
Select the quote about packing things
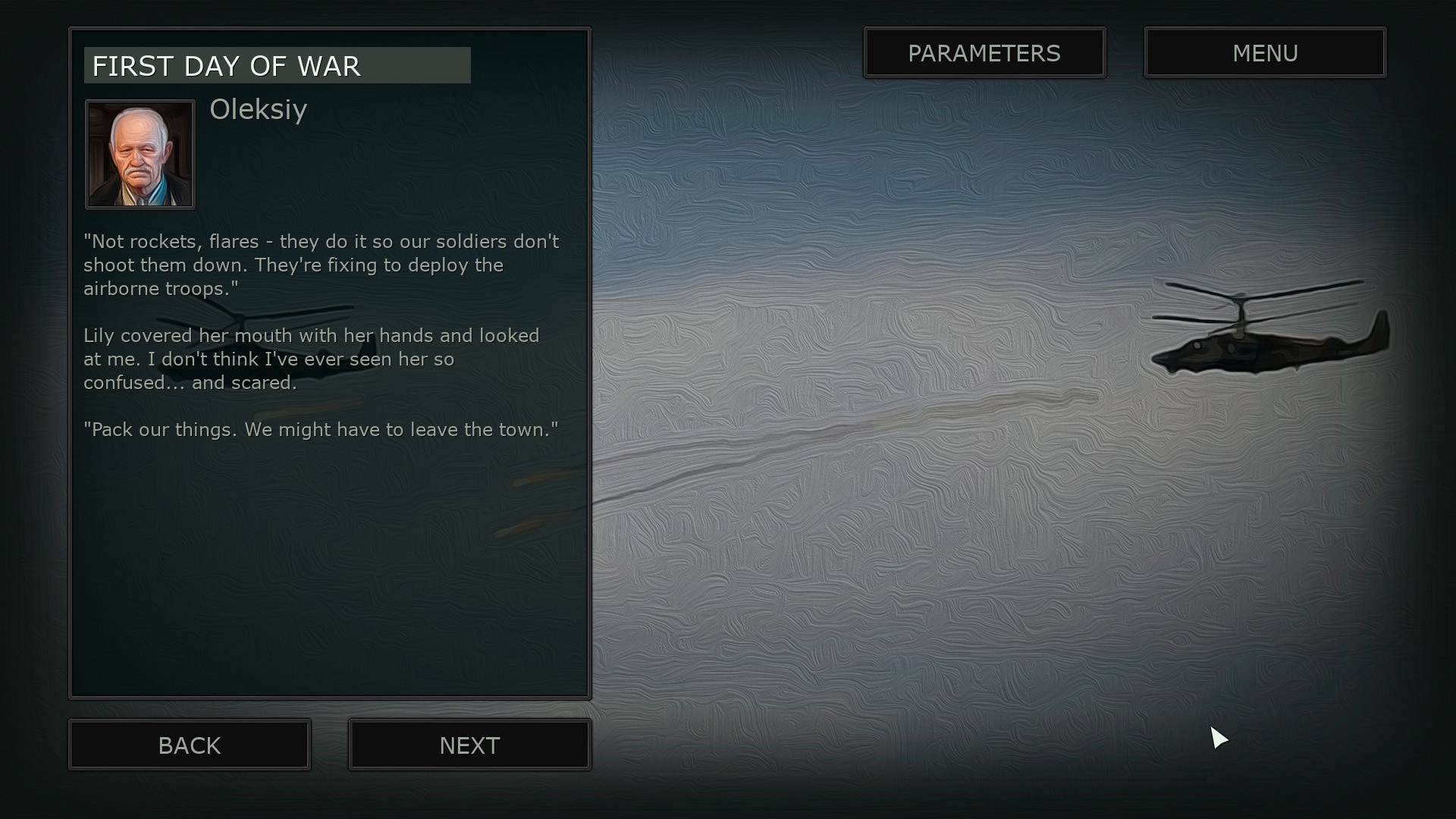click(x=320, y=429)
